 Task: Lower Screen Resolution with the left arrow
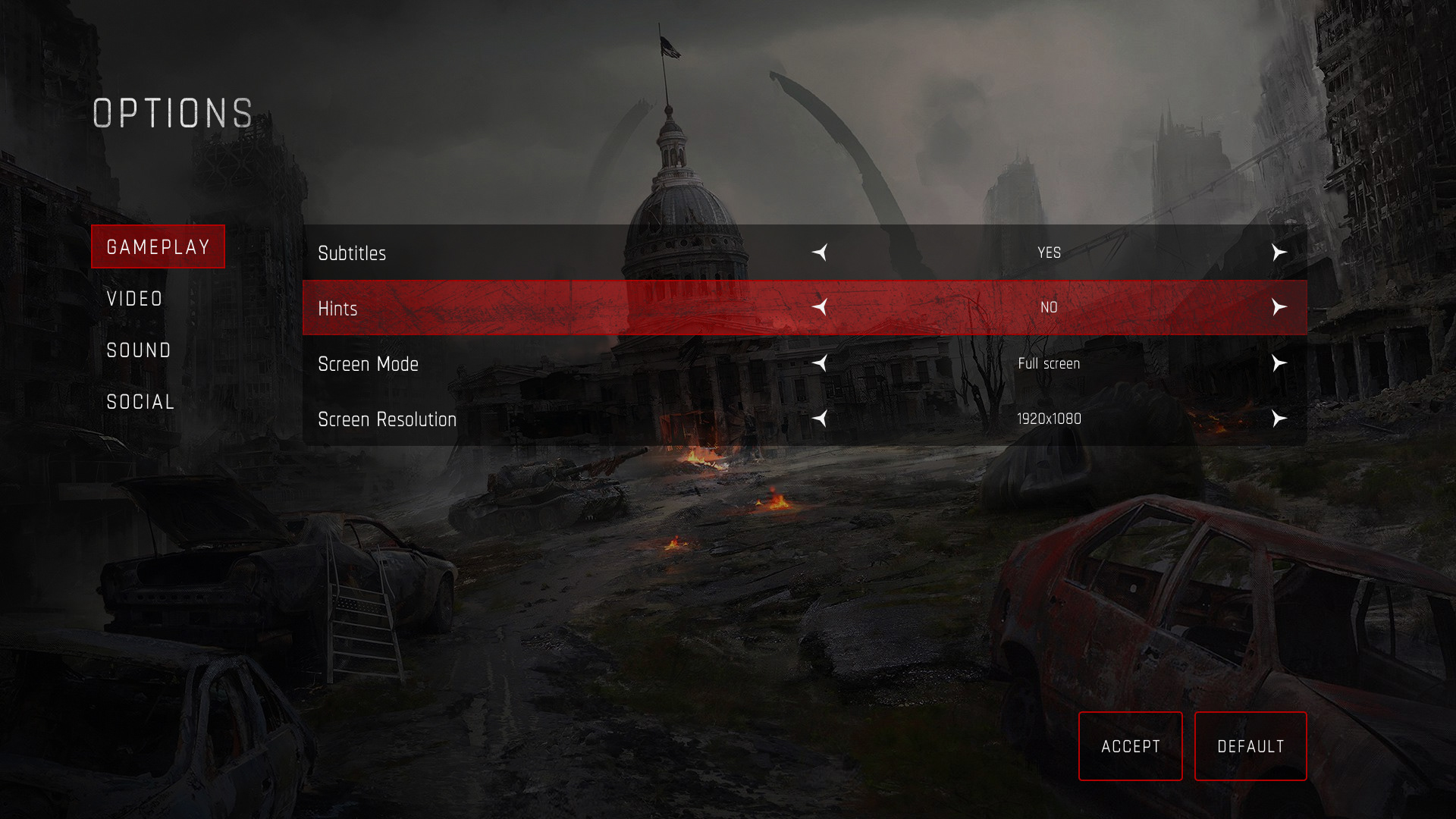pos(820,419)
